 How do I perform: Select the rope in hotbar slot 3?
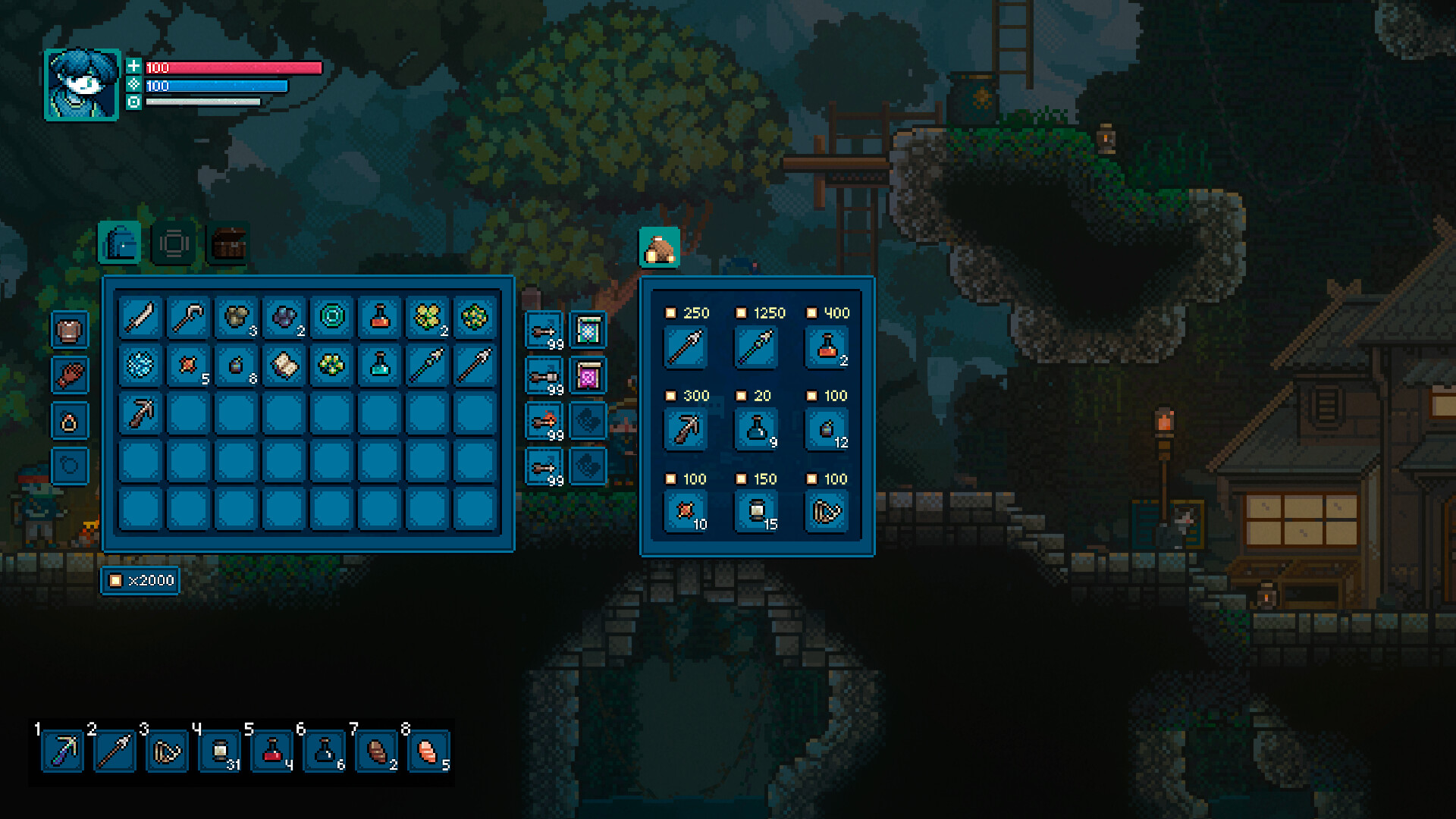pyautogui.click(x=167, y=752)
